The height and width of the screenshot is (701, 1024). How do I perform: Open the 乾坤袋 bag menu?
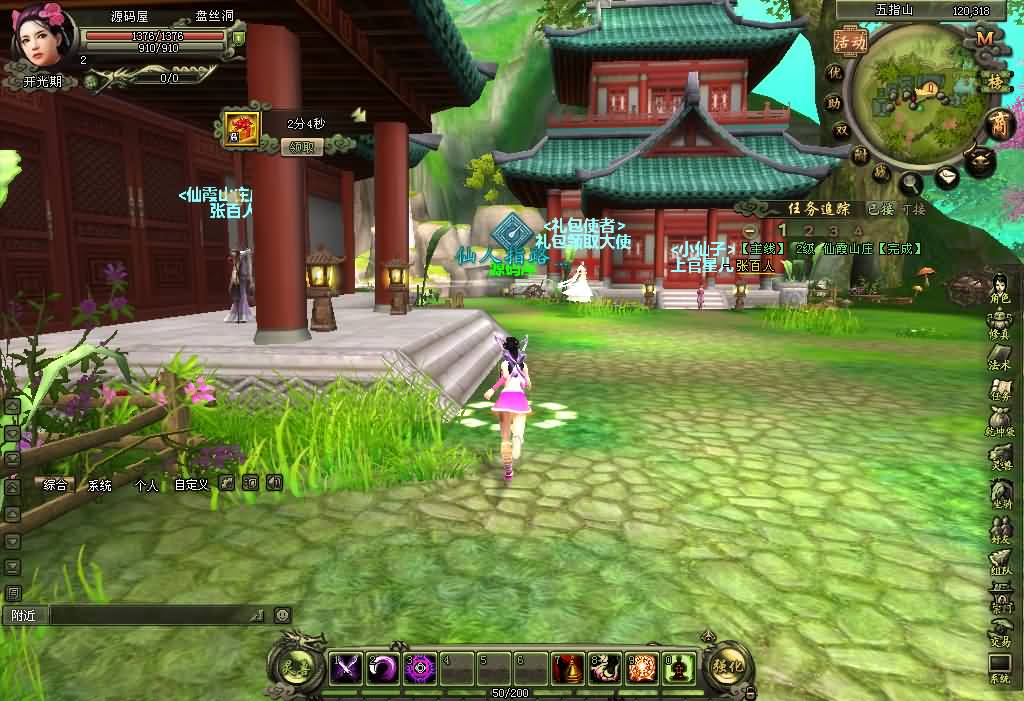(x=1000, y=424)
